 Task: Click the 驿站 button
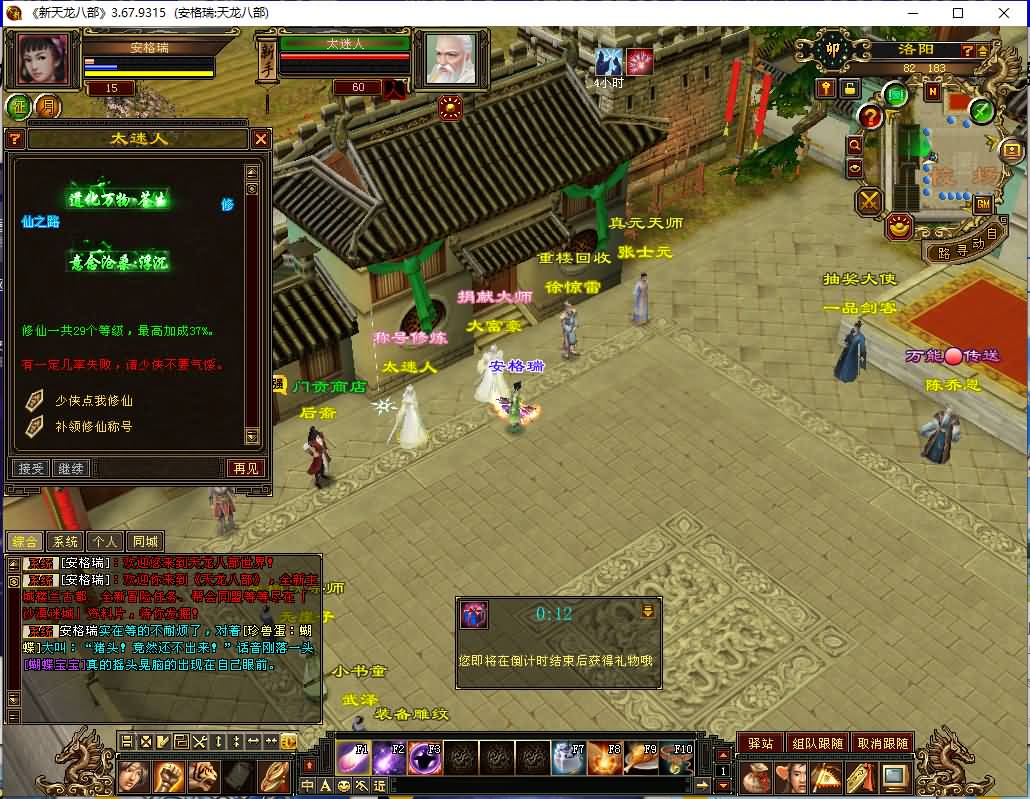tap(760, 743)
